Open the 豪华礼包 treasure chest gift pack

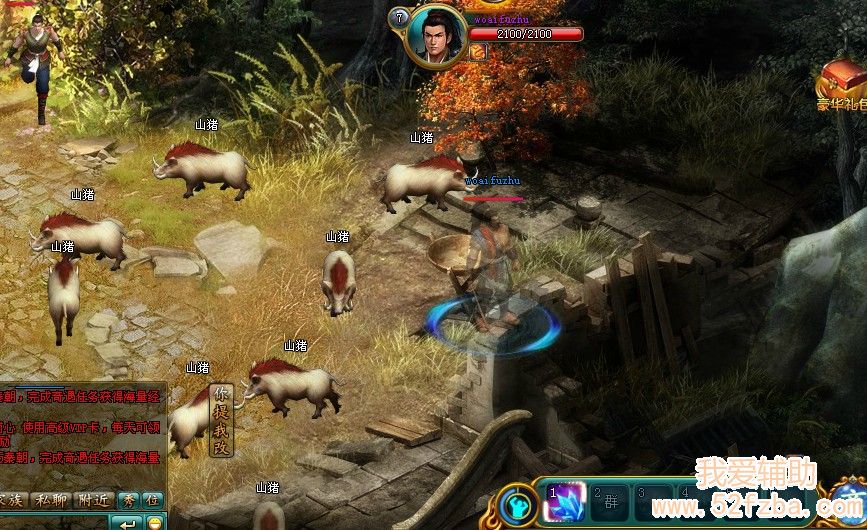[x=841, y=79]
